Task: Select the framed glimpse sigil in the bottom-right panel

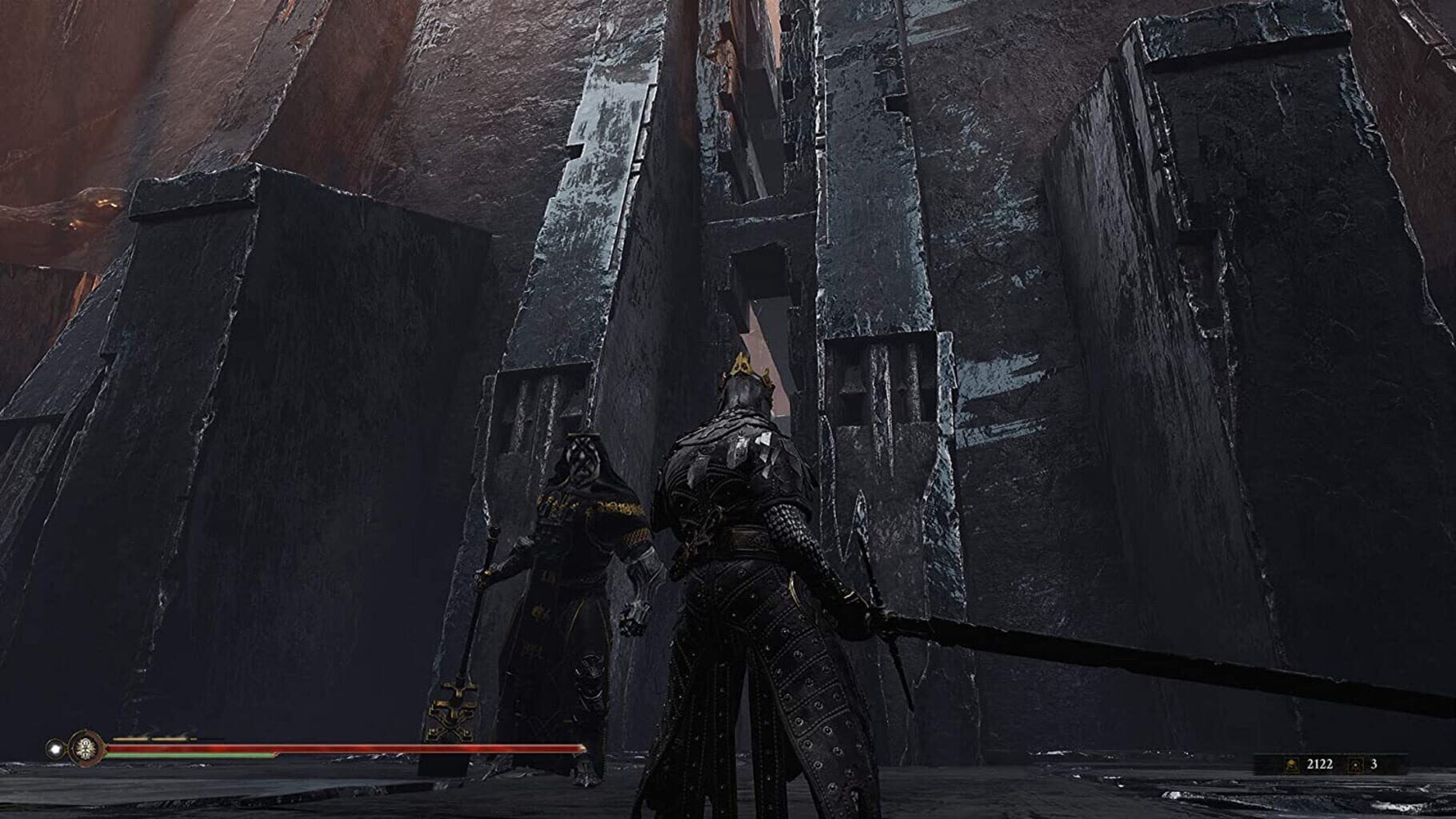Action: pos(1356,765)
